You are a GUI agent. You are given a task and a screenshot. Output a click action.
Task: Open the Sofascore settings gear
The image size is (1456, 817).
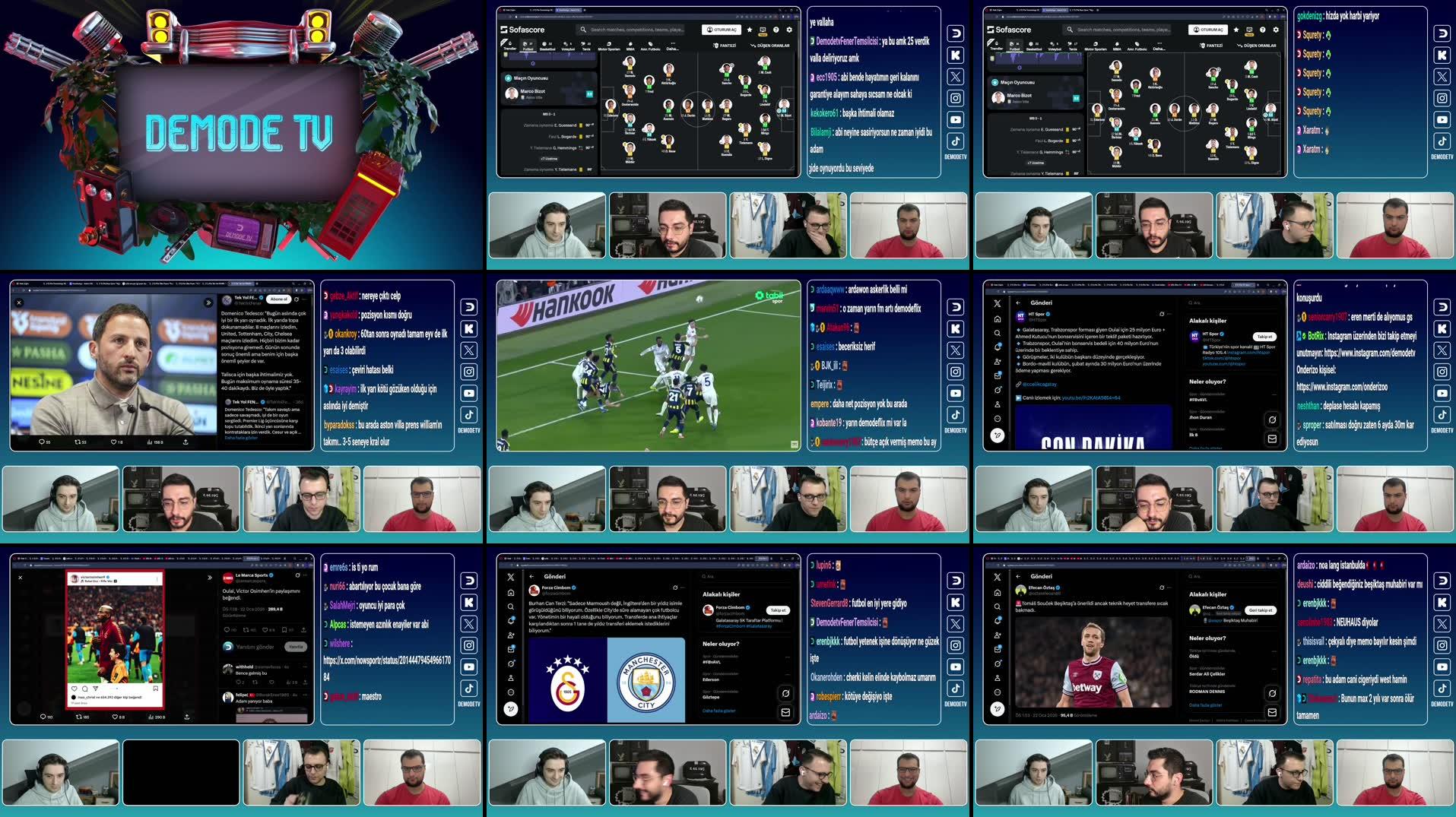[788, 30]
